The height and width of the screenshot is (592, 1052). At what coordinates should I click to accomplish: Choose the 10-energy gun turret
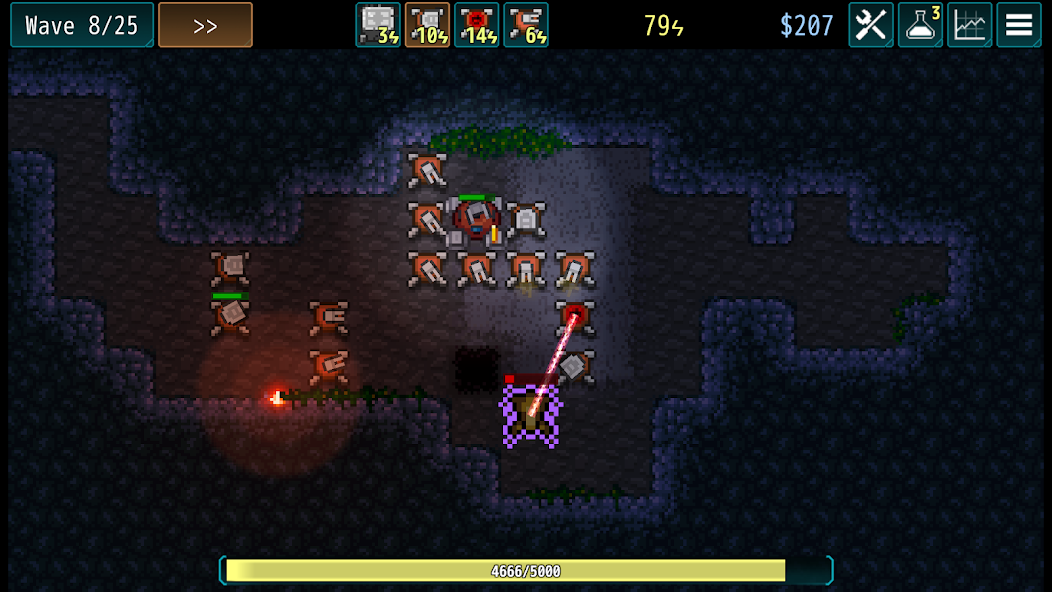427,25
